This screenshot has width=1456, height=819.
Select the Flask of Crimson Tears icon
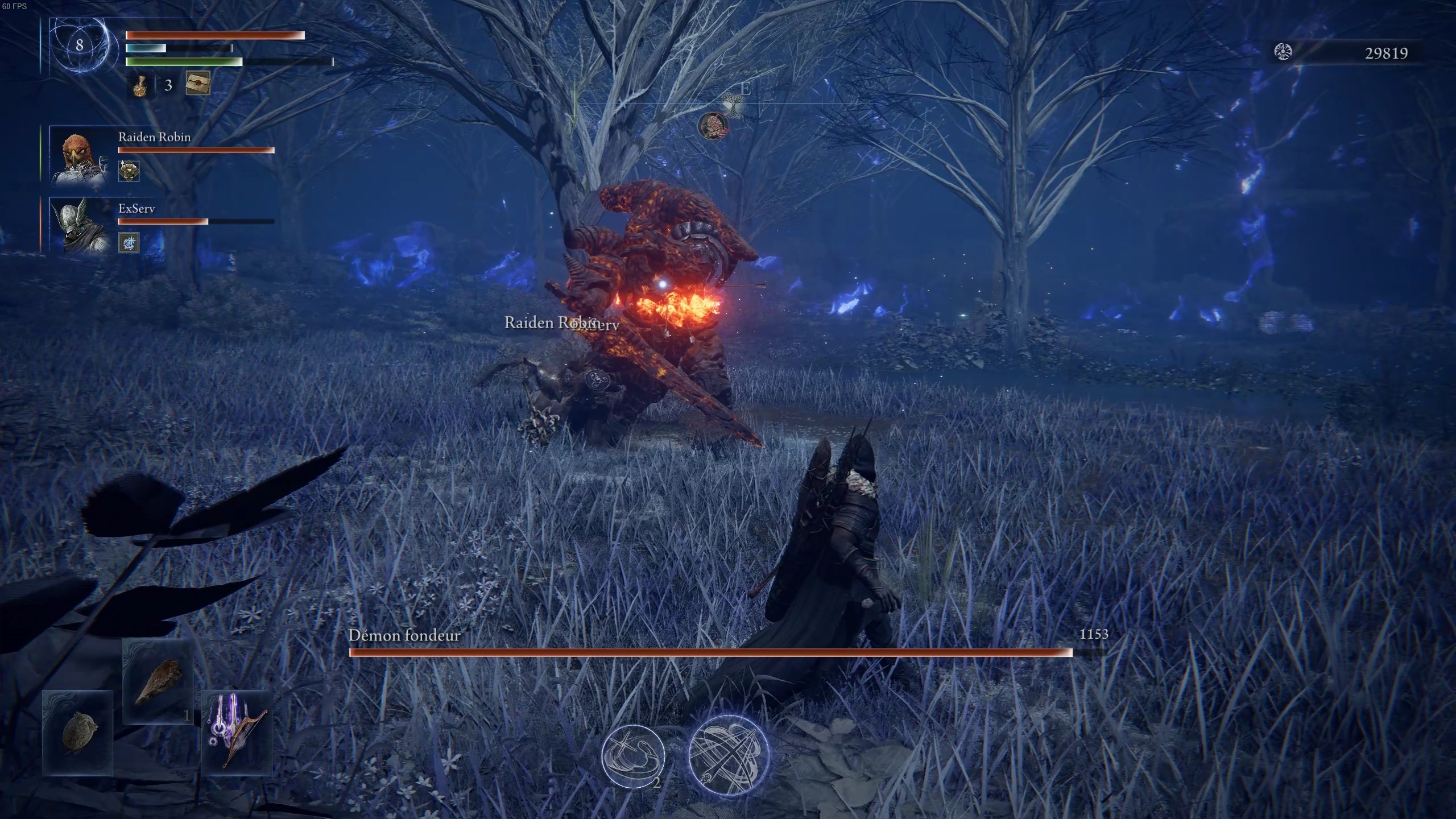pyautogui.click(x=140, y=85)
